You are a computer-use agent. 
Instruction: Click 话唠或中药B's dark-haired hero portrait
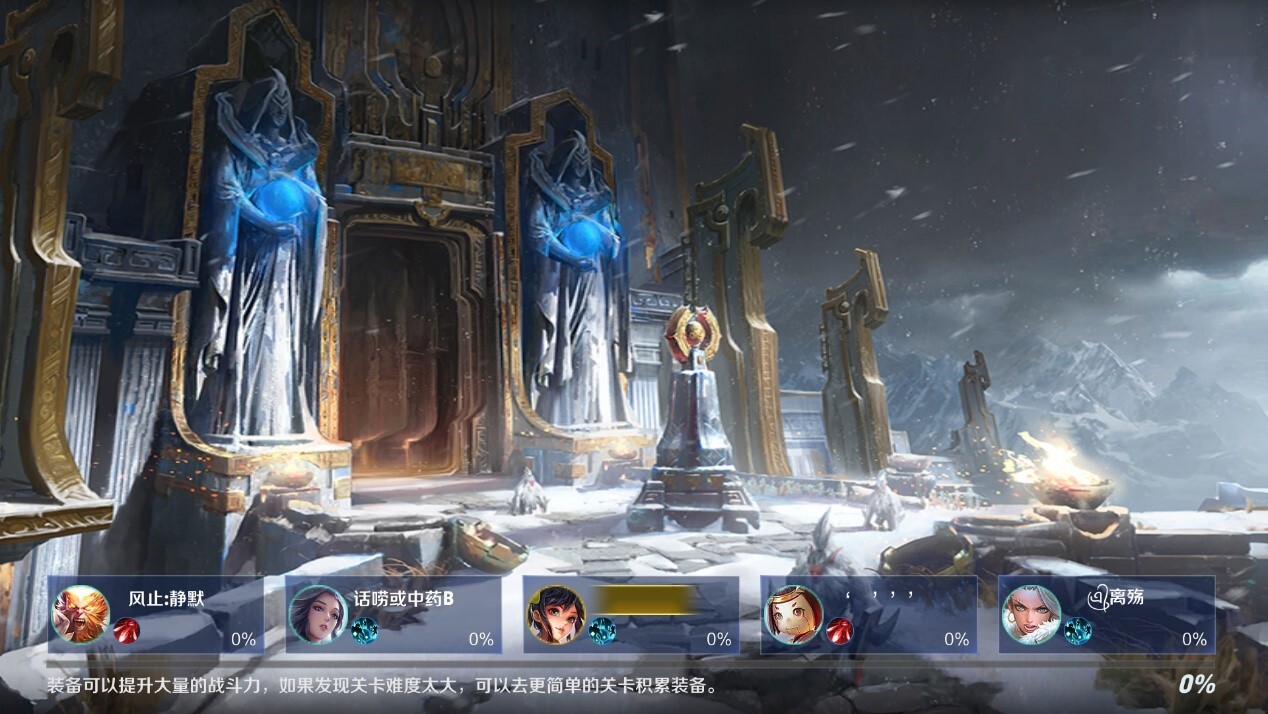click(318, 614)
